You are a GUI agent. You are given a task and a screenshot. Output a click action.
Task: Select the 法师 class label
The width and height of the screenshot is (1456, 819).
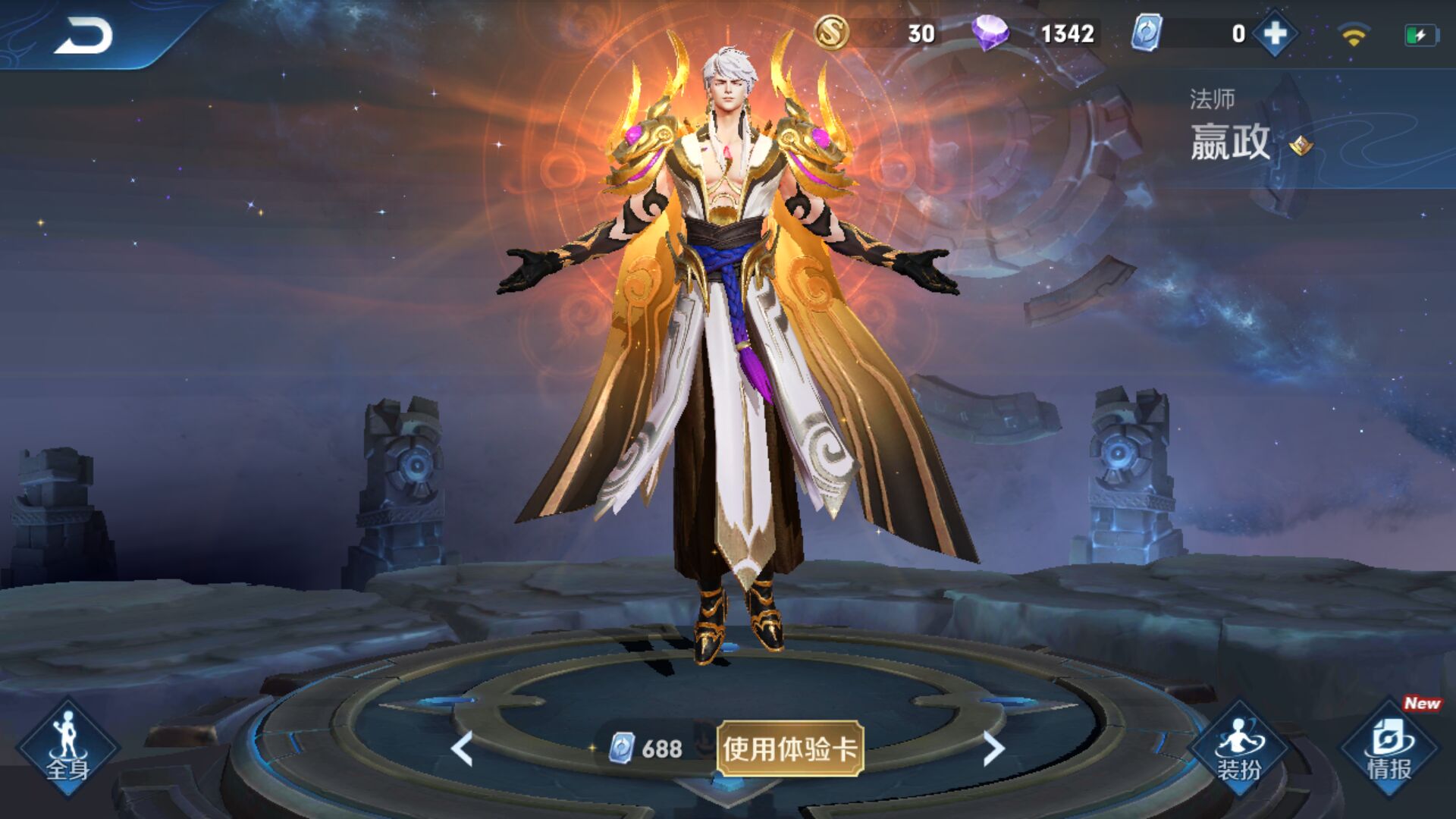[1211, 96]
